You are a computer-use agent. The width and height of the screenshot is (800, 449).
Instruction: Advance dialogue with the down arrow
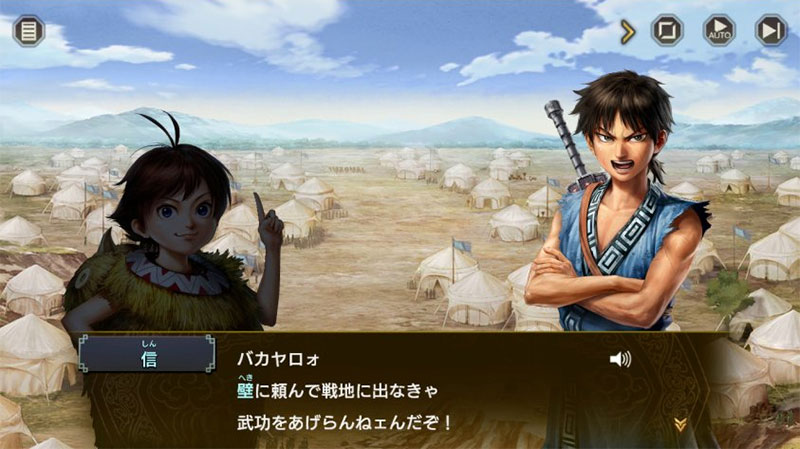tap(680, 424)
